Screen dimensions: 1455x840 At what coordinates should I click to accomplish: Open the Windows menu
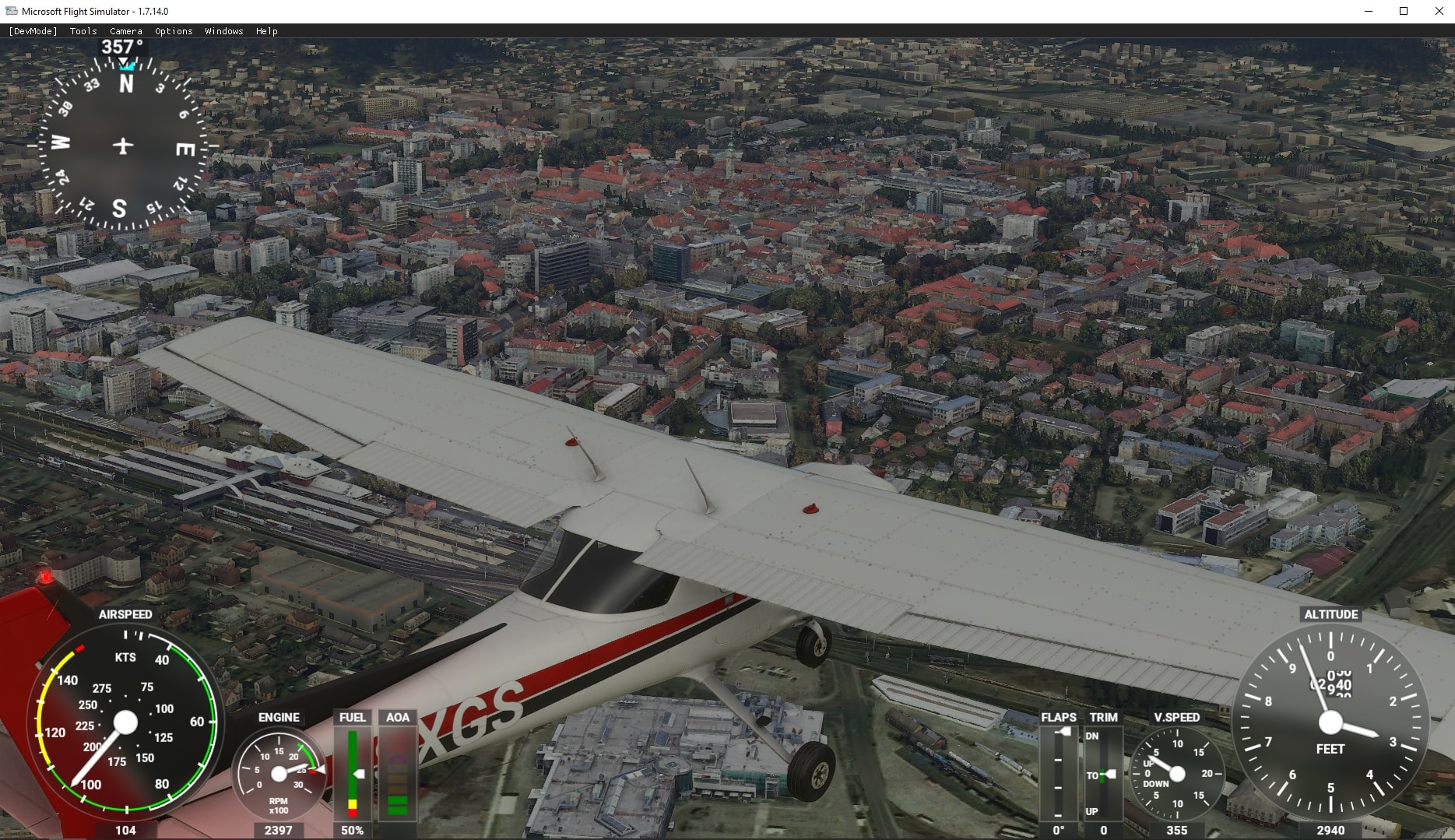(224, 31)
